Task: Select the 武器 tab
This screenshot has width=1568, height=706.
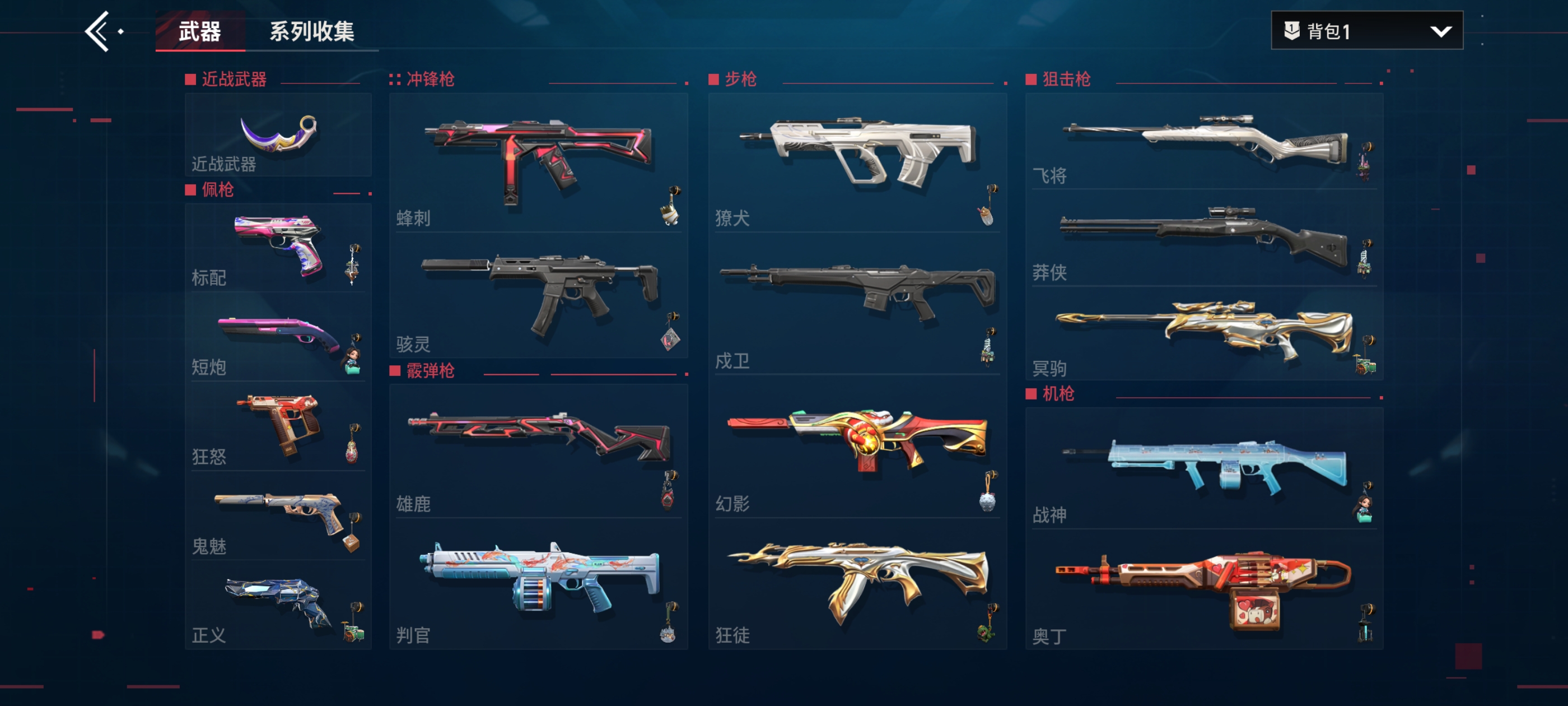Action: click(200, 31)
